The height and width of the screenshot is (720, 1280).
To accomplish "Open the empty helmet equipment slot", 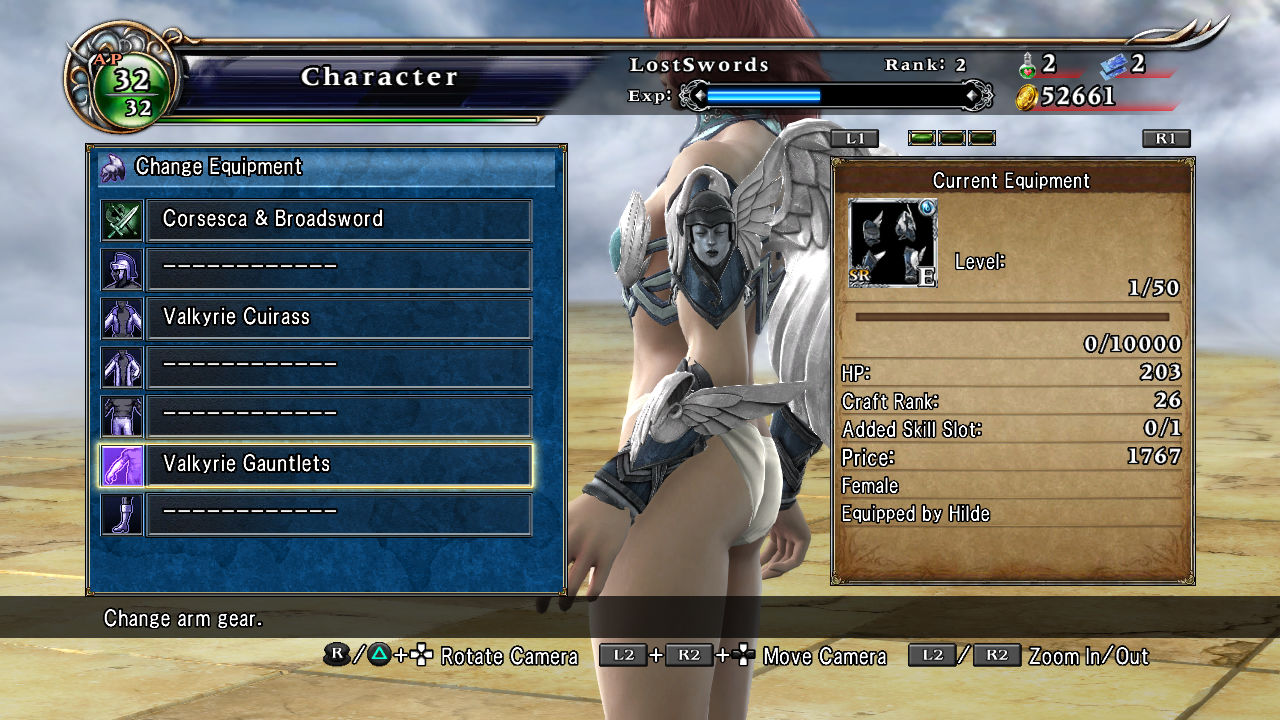I will [339, 268].
